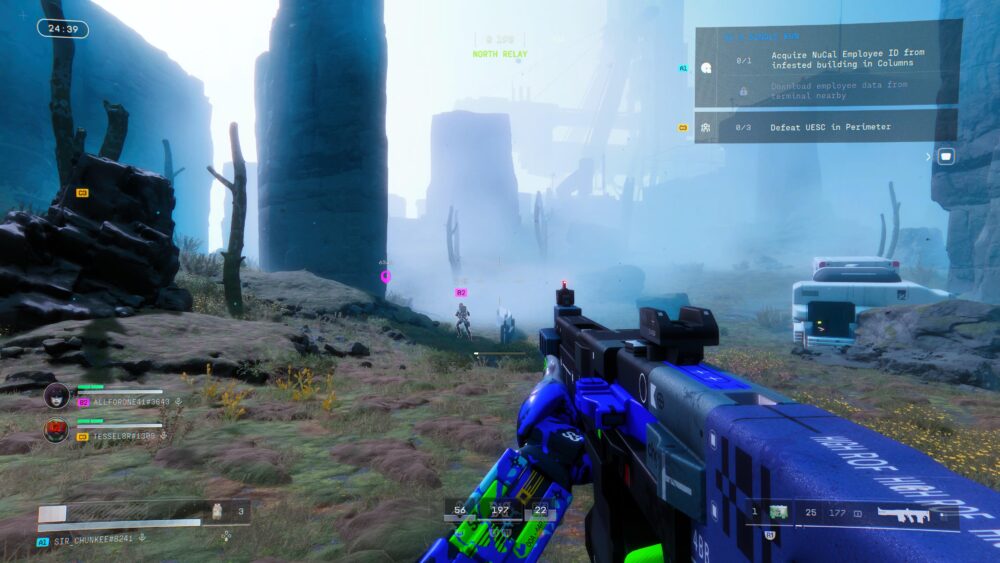
Task: Select squadmate ALLFORONE41's portrait
Action: (57, 396)
